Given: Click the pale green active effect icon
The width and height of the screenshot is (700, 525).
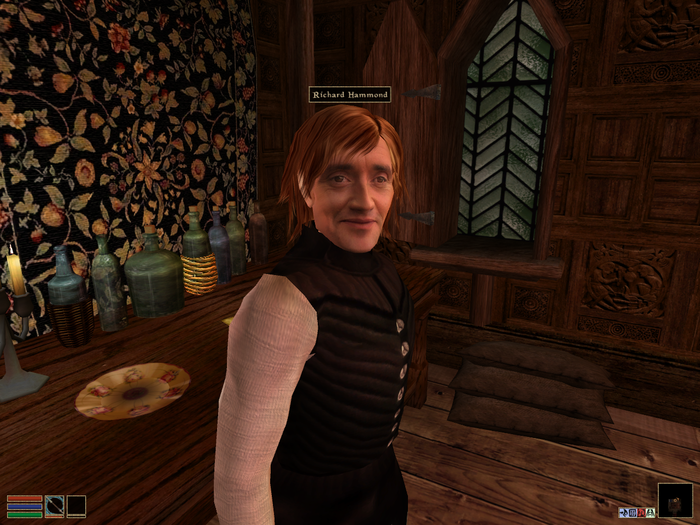Looking at the screenshot, I should pyautogui.click(x=651, y=512).
